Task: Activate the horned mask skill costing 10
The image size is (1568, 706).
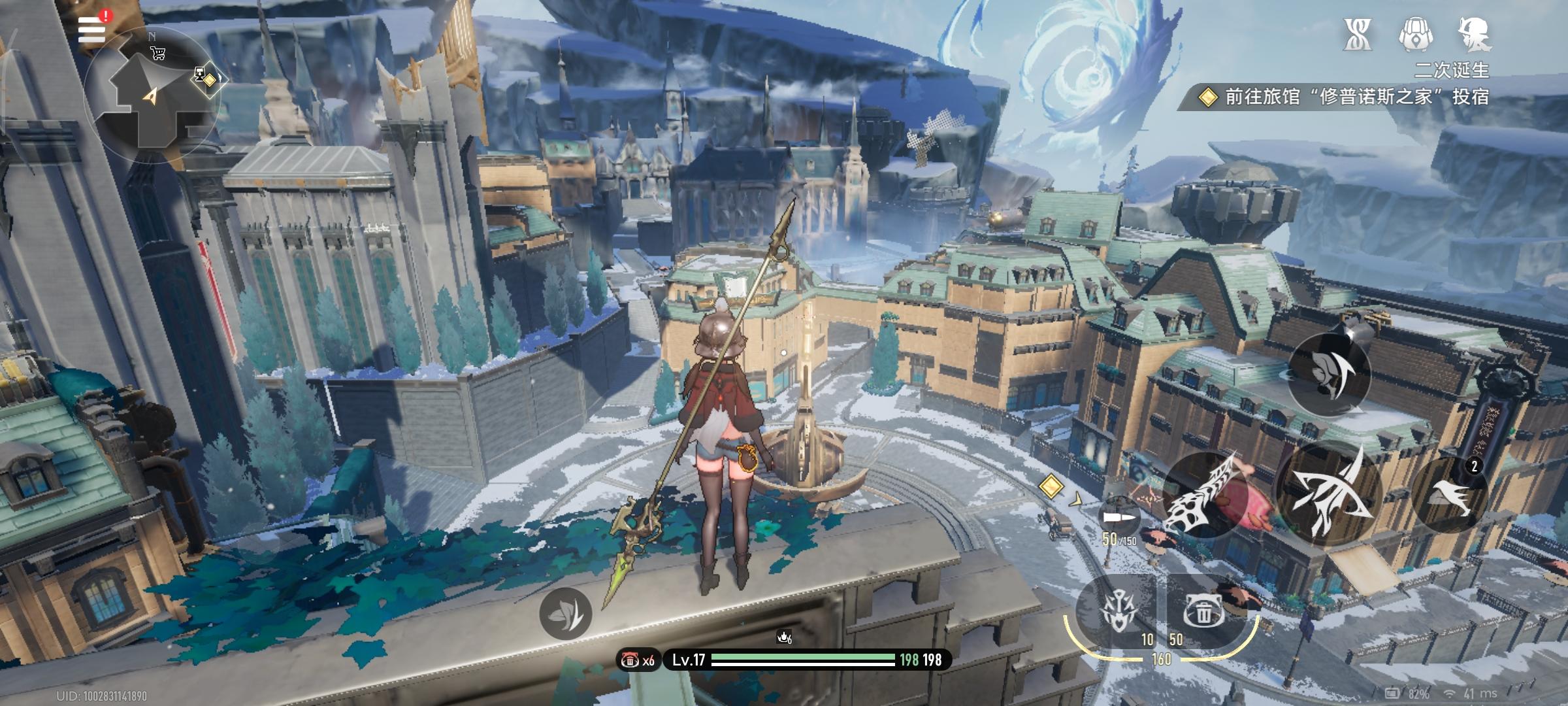Action: click(1116, 613)
